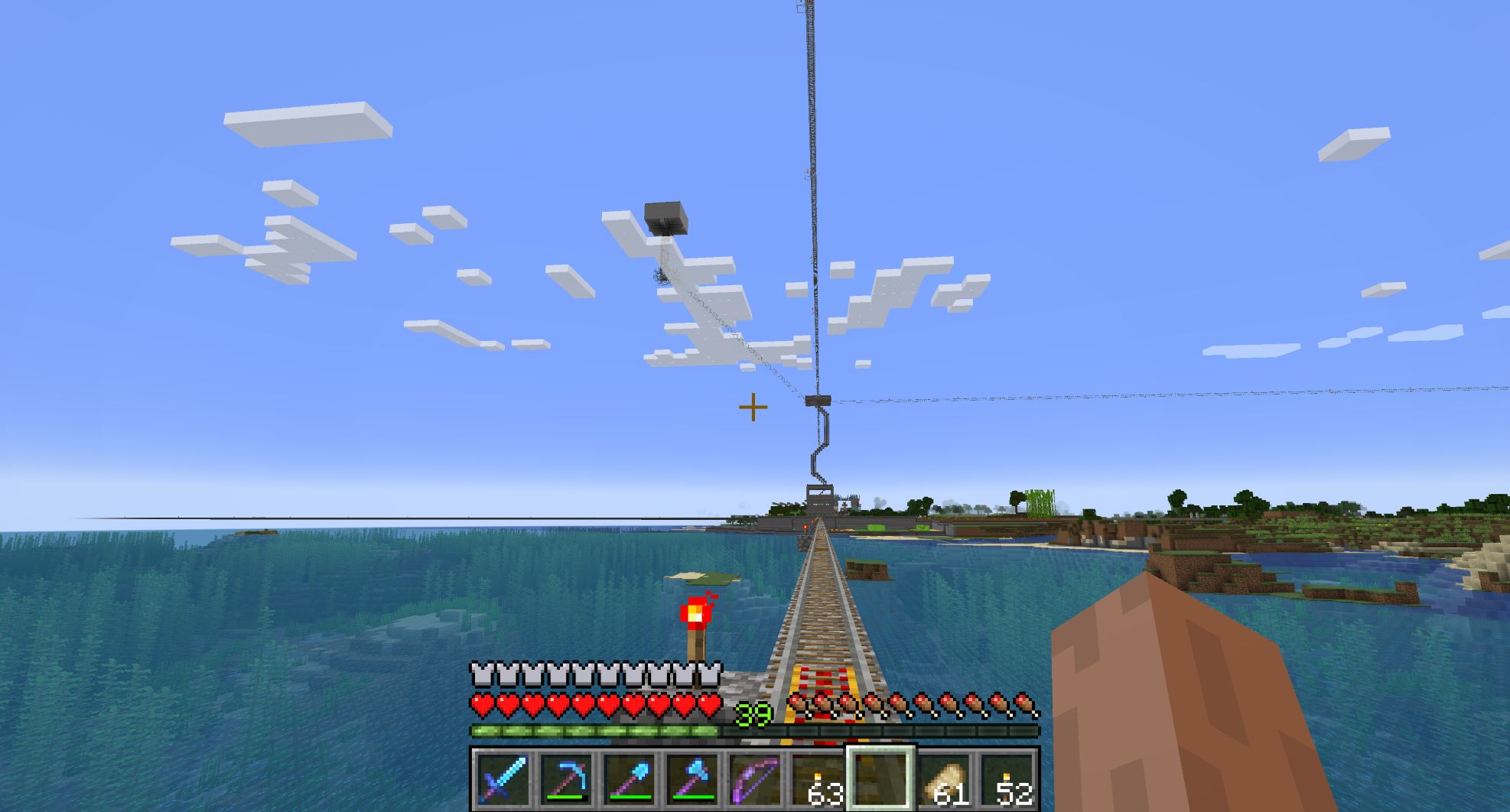Select the diamond pickaxe hotbar slot
Screen dimensions: 1510x812
tap(566, 780)
